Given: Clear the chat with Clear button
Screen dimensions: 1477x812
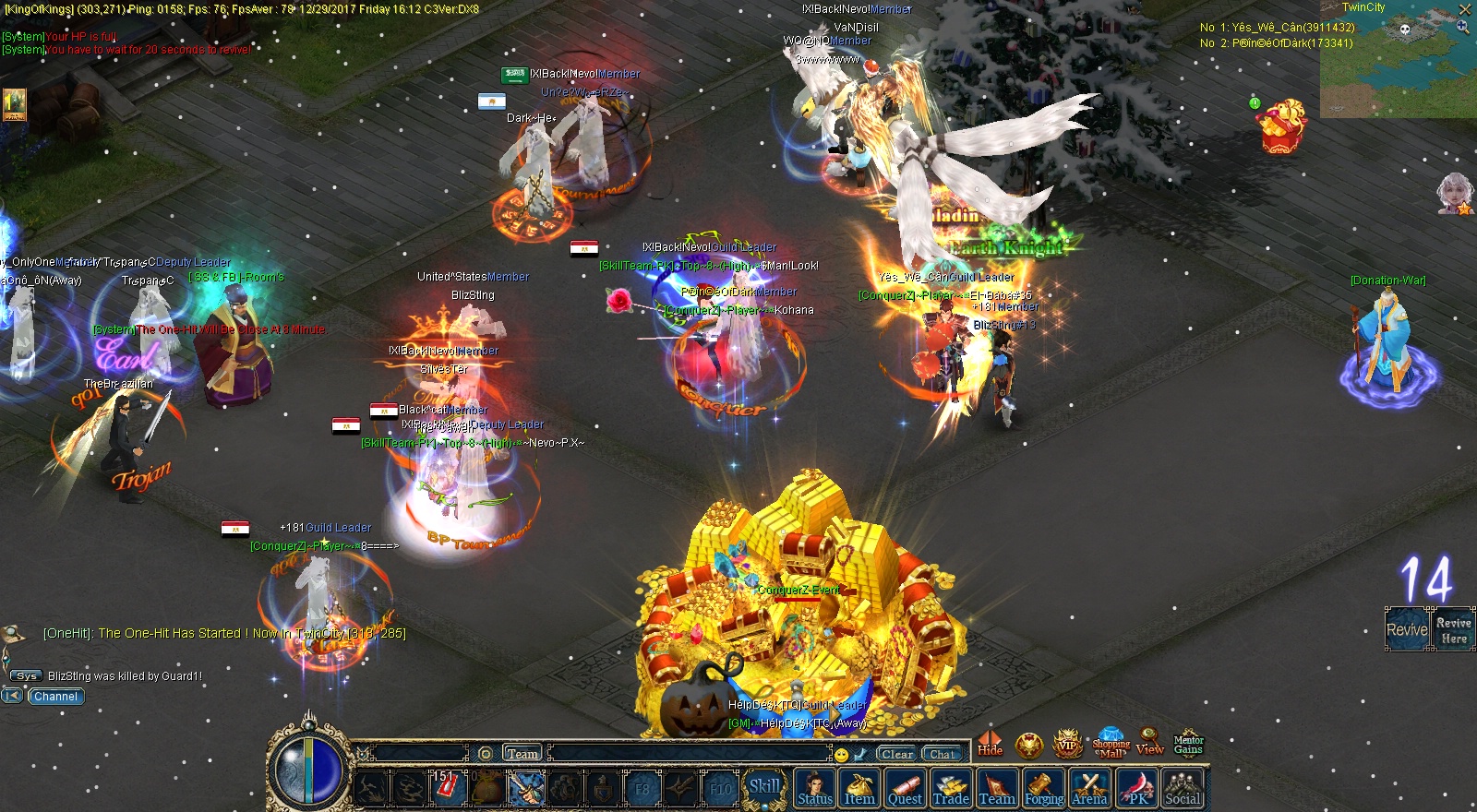Looking at the screenshot, I should pos(896,754).
